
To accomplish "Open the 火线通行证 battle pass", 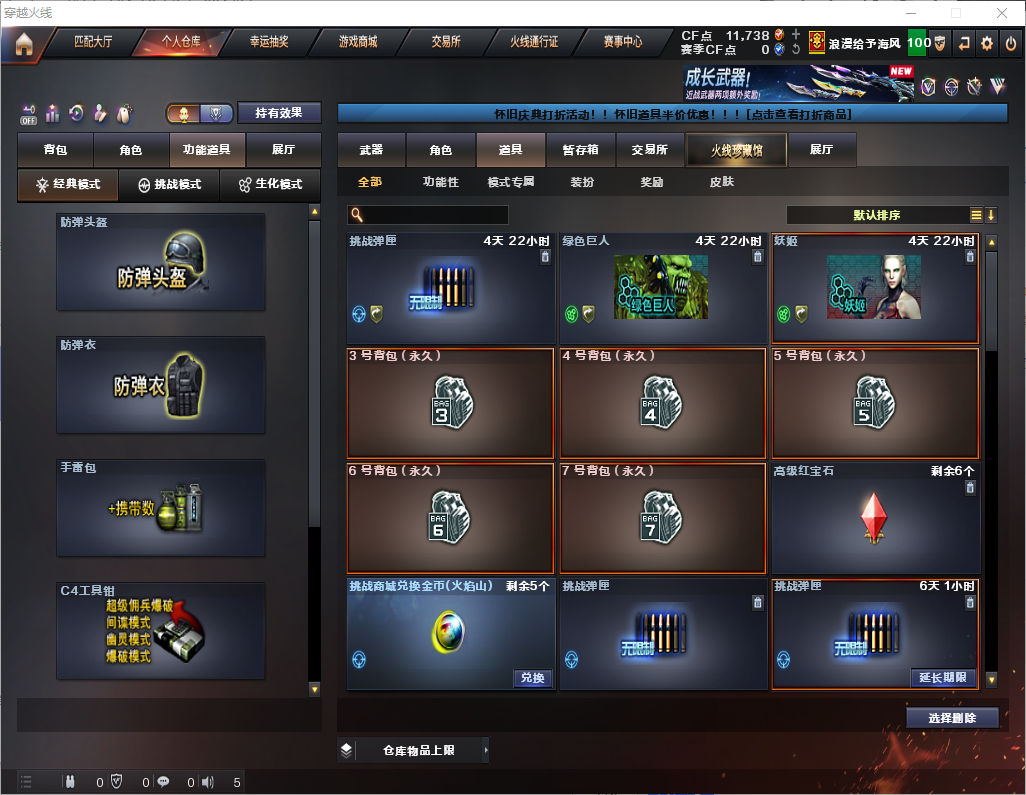I will tap(534, 42).
